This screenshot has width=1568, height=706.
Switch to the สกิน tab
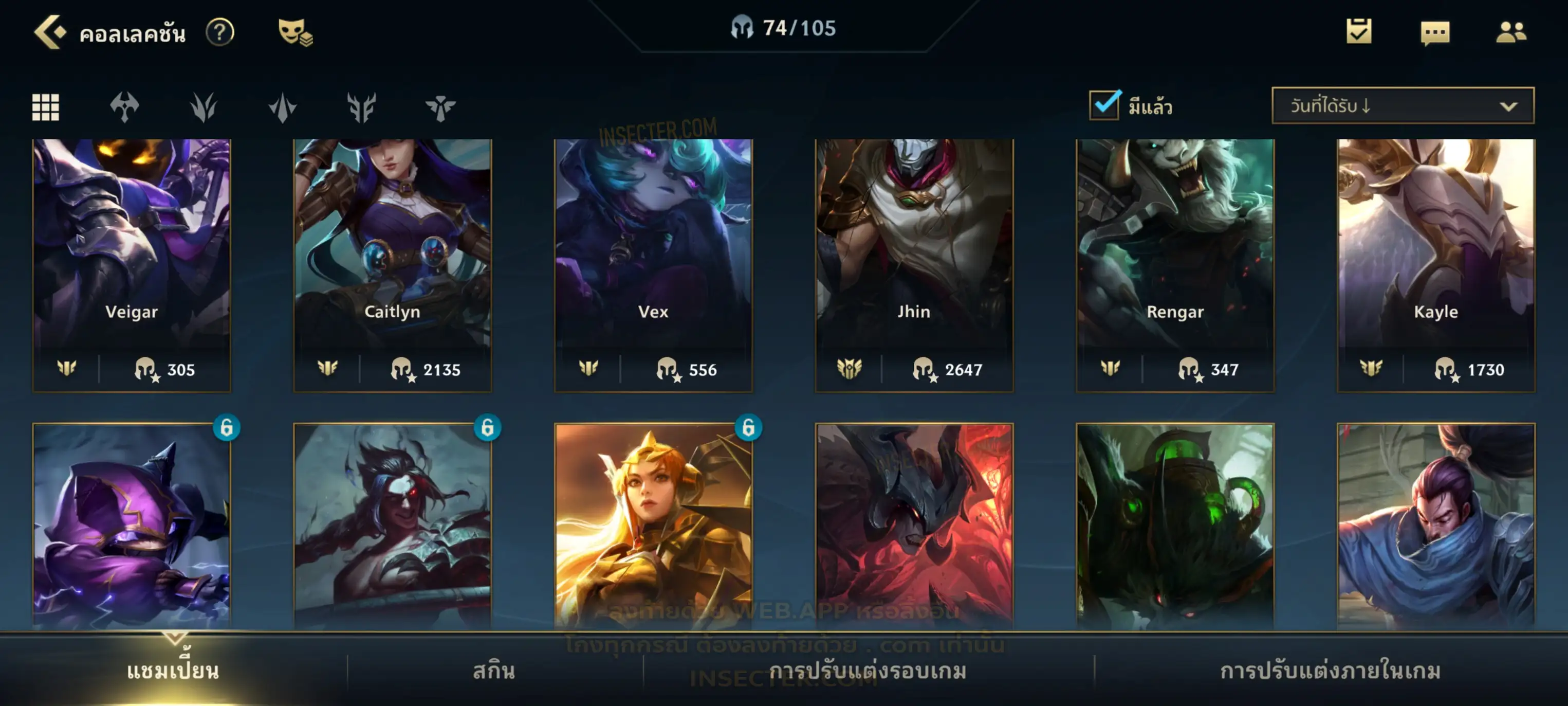click(x=494, y=671)
